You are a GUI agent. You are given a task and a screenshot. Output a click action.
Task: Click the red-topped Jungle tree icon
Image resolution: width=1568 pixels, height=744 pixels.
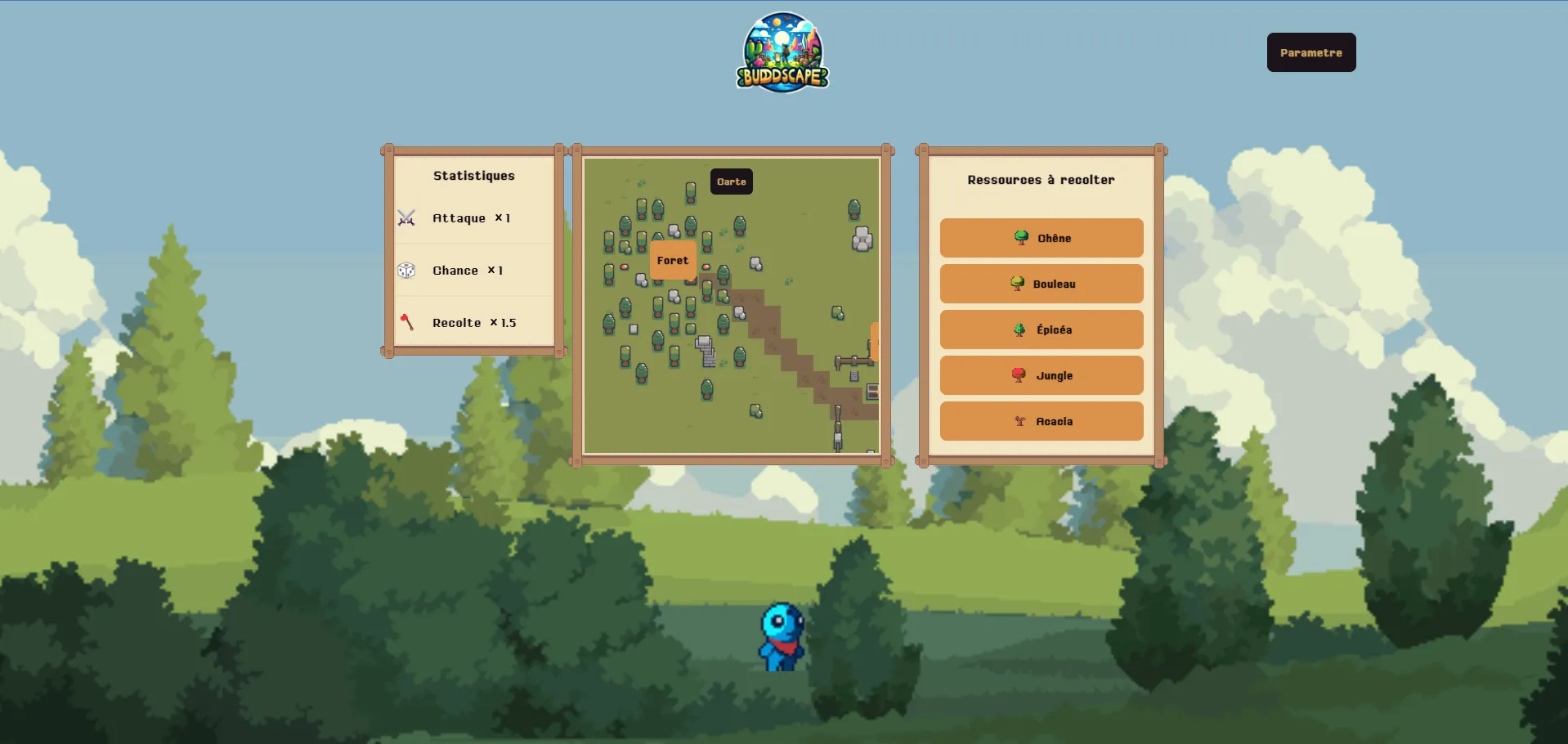coord(1018,375)
